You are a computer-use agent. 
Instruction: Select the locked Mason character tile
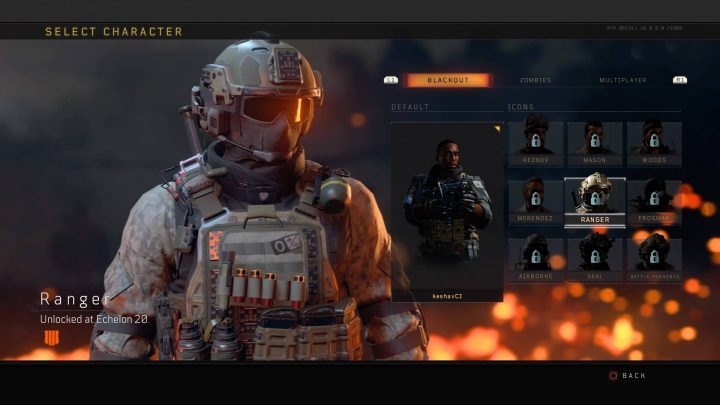pos(595,143)
